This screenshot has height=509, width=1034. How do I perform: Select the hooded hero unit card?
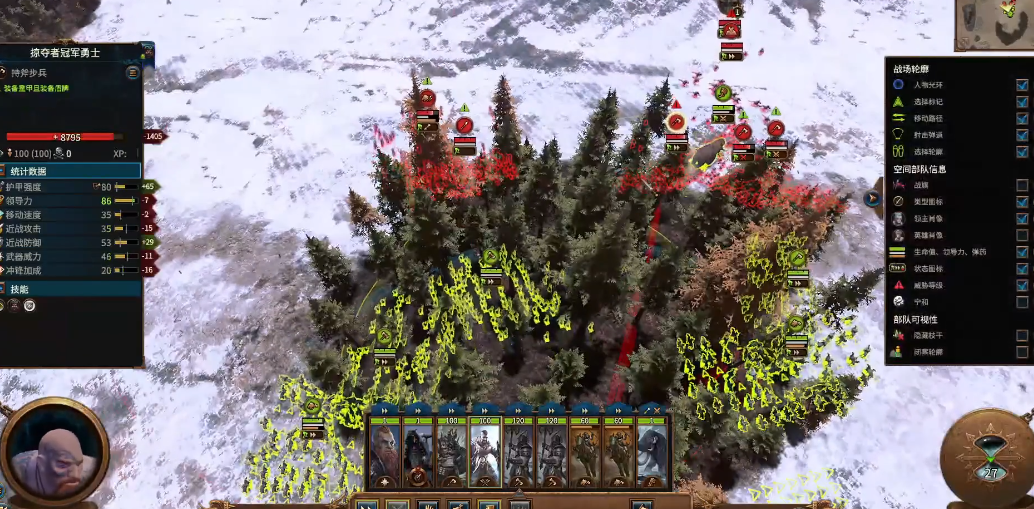pos(418,450)
